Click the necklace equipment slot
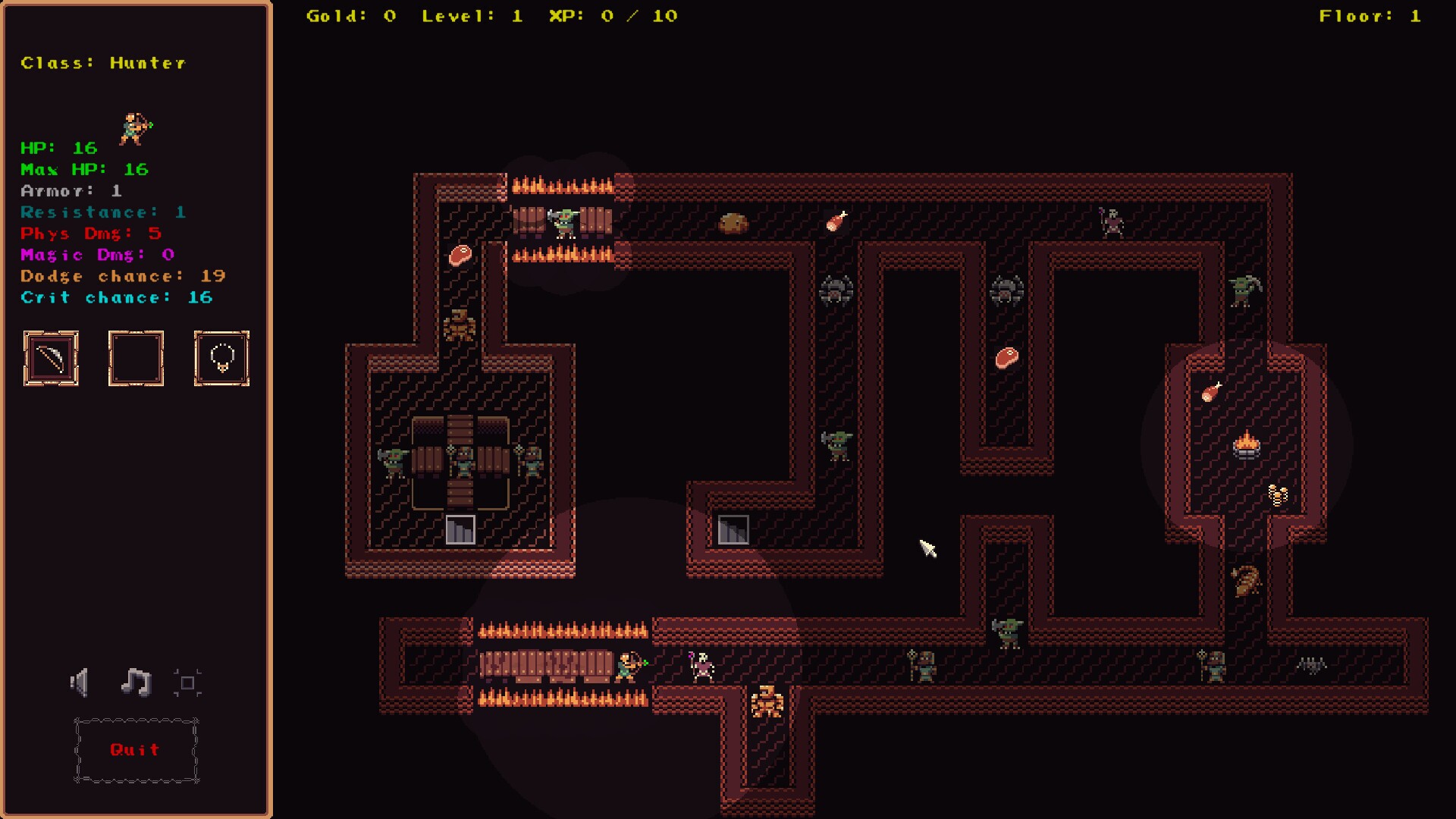Image resolution: width=1456 pixels, height=819 pixels. [x=221, y=359]
